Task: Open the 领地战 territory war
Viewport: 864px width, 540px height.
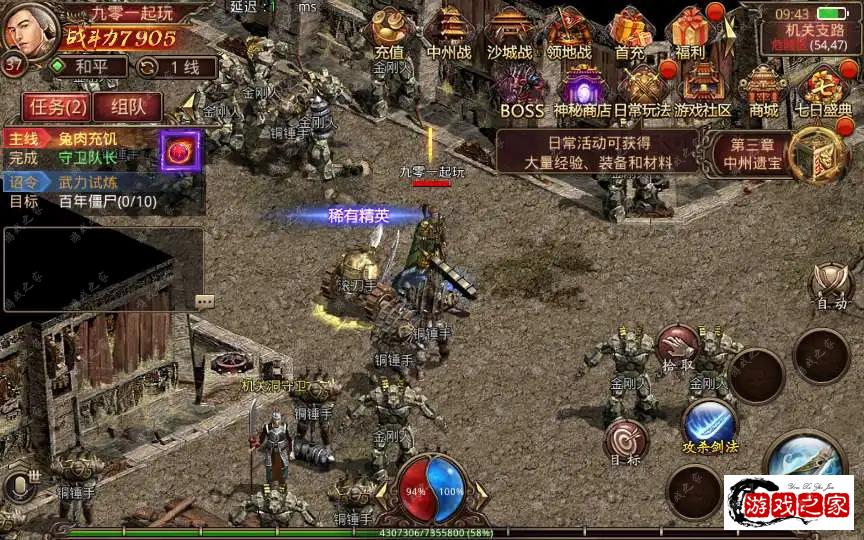Action: click(569, 34)
